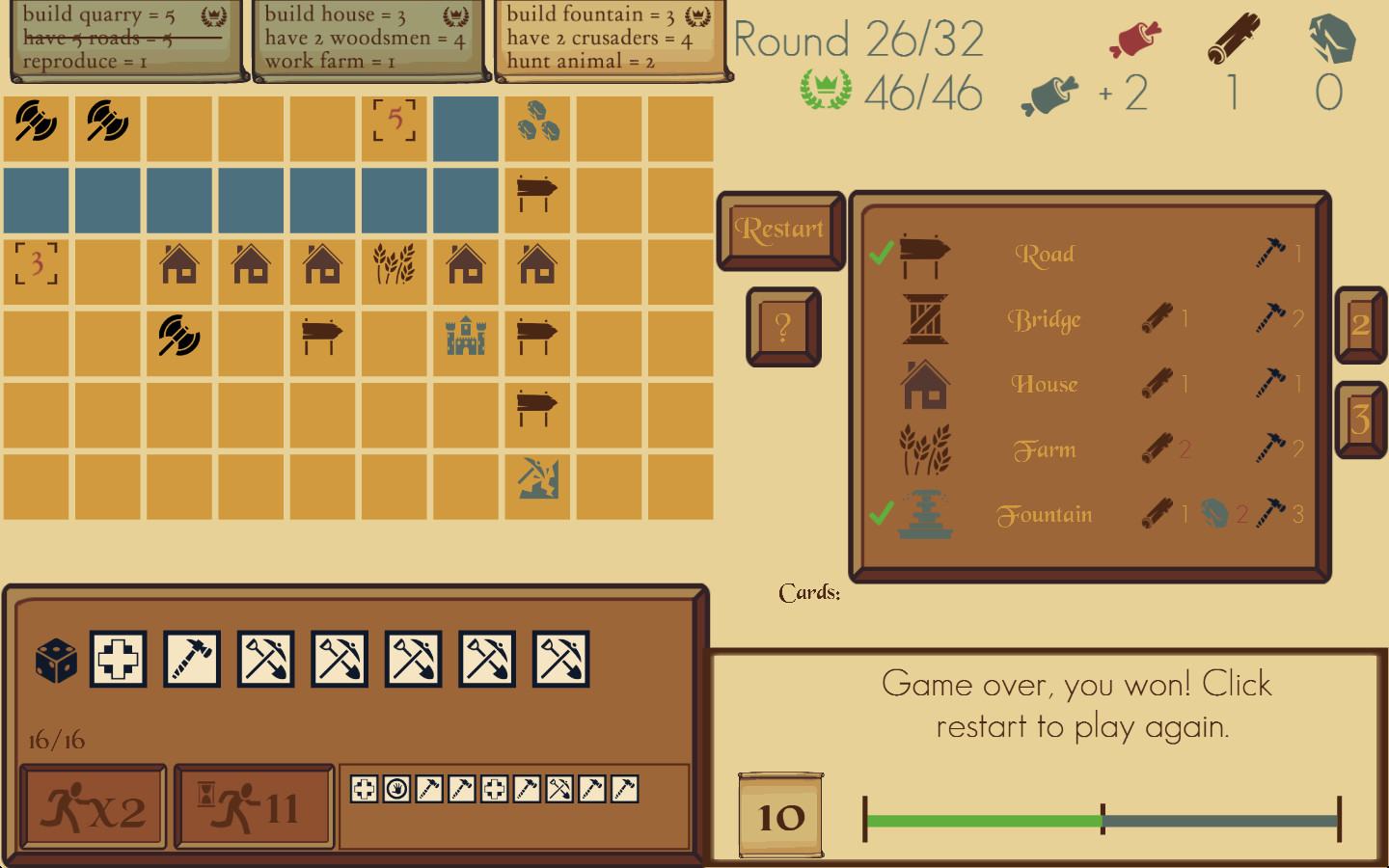Screen dimensions: 1389x868
Task: Switch to building page 2 tab
Action: pyautogui.click(x=1360, y=325)
